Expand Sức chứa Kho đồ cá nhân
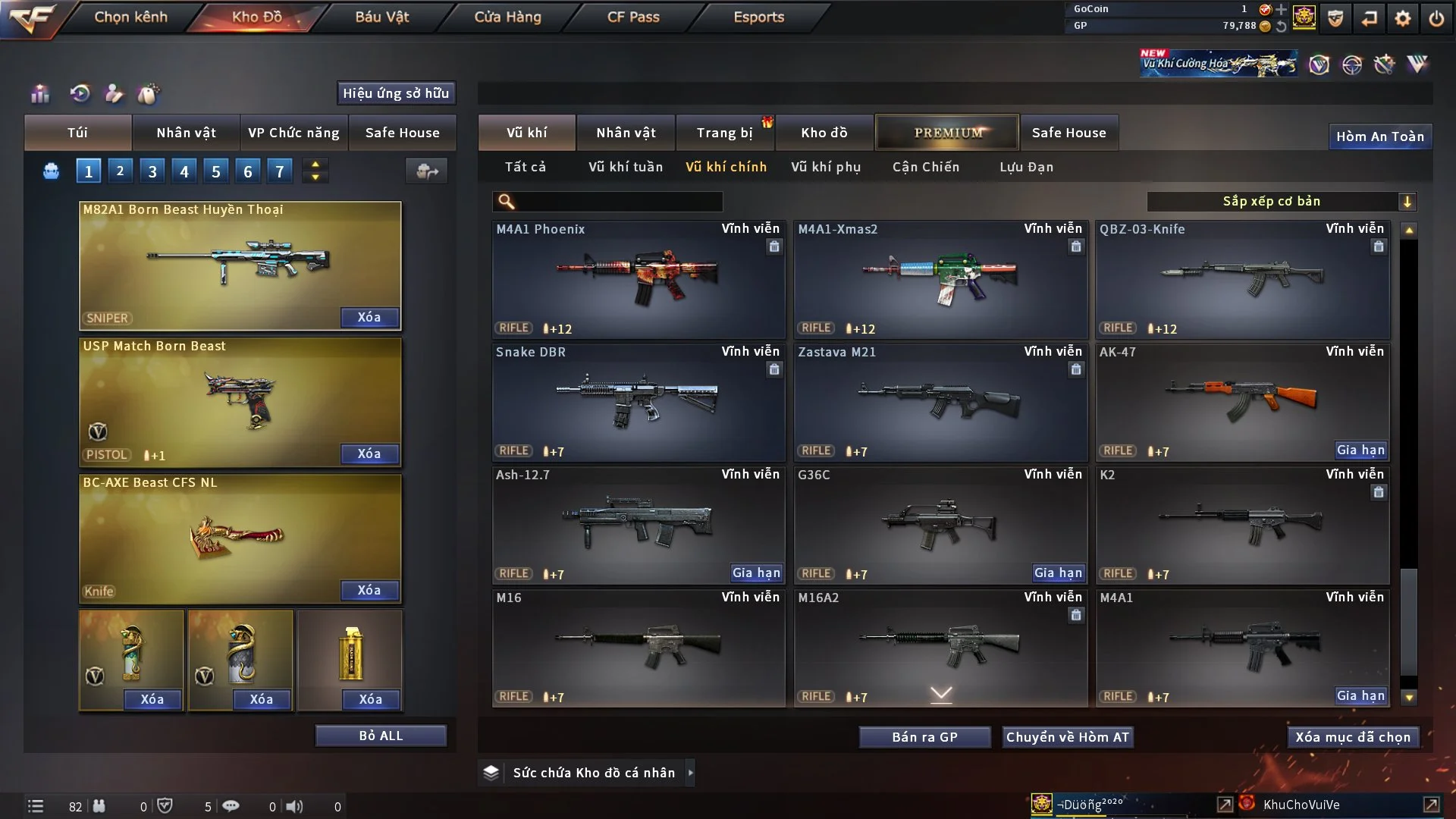Viewport: 1456px width, 819px height. point(689,773)
